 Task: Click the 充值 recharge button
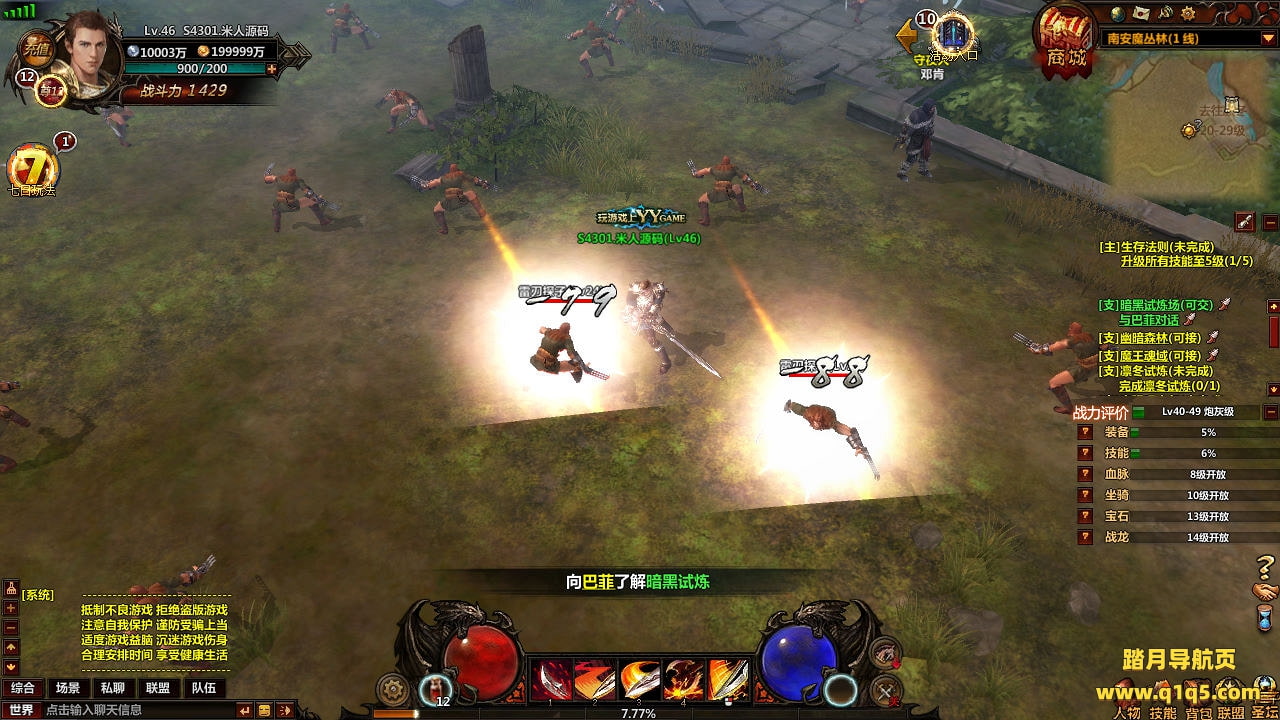[x=37, y=47]
